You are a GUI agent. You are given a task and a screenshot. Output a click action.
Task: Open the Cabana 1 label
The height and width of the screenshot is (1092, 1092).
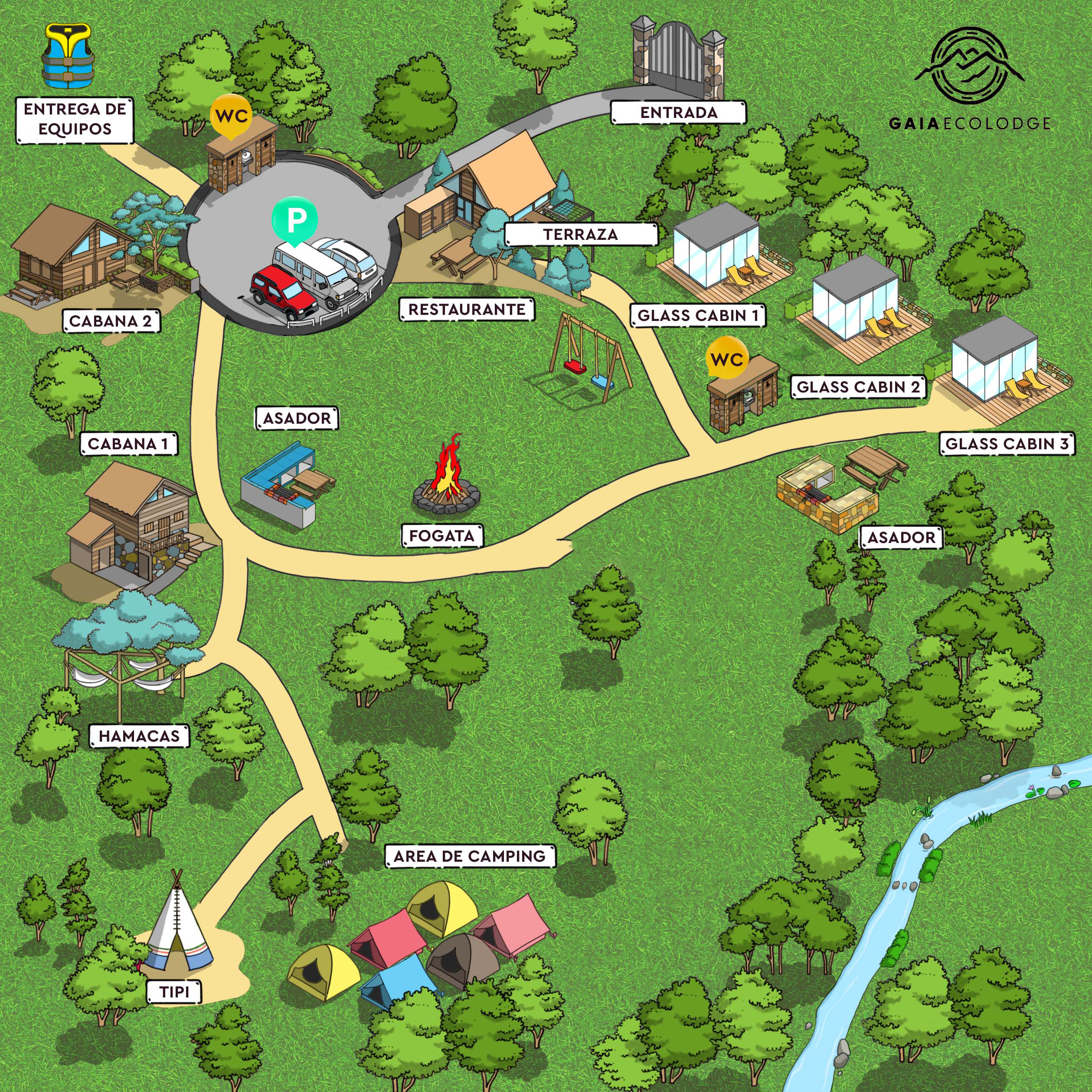(x=129, y=444)
